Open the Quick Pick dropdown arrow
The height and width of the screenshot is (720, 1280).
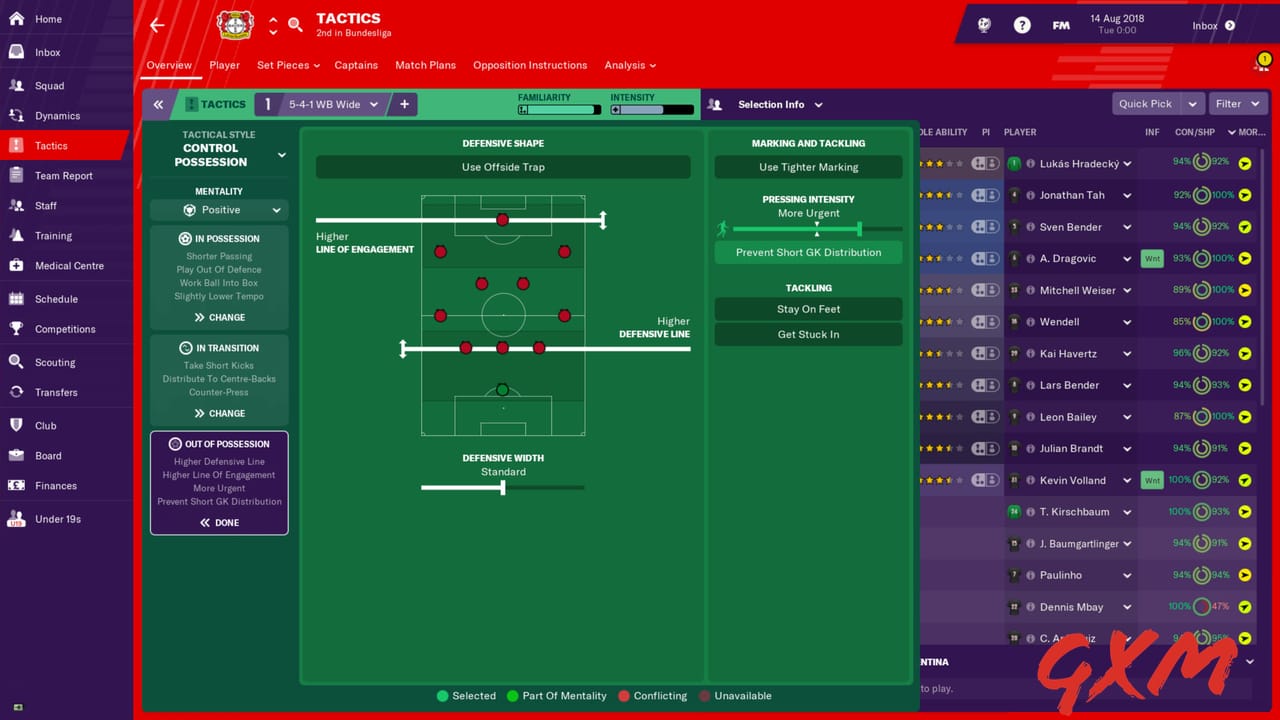point(1191,103)
